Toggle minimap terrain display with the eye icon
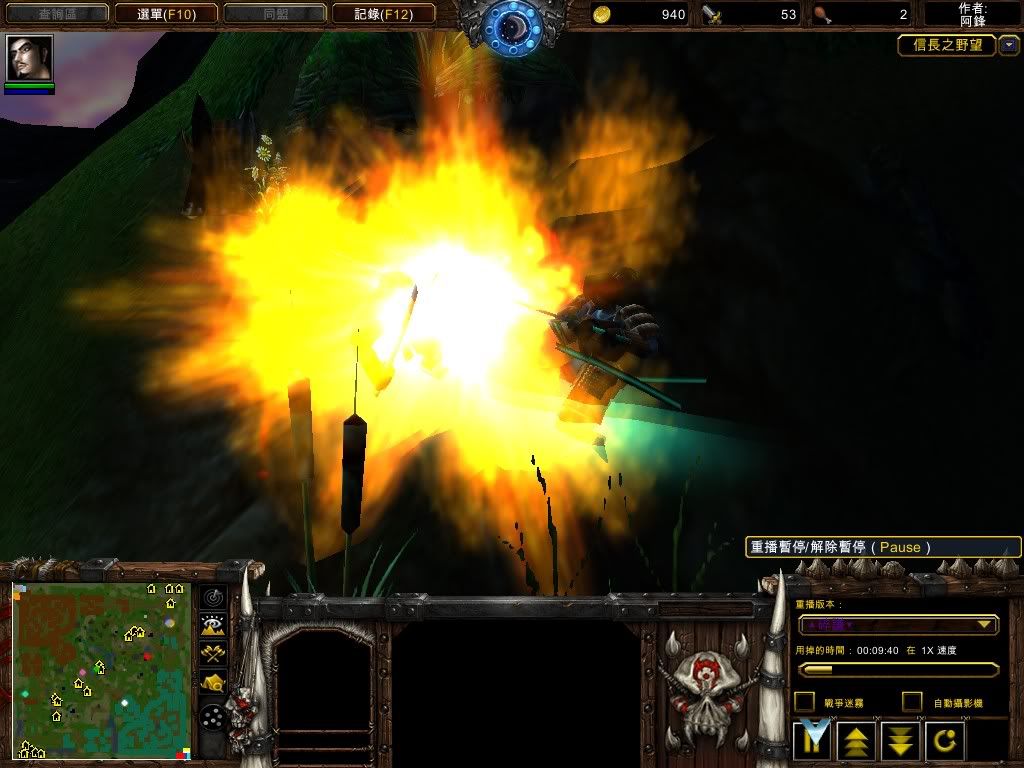The height and width of the screenshot is (768, 1024). click(213, 625)
